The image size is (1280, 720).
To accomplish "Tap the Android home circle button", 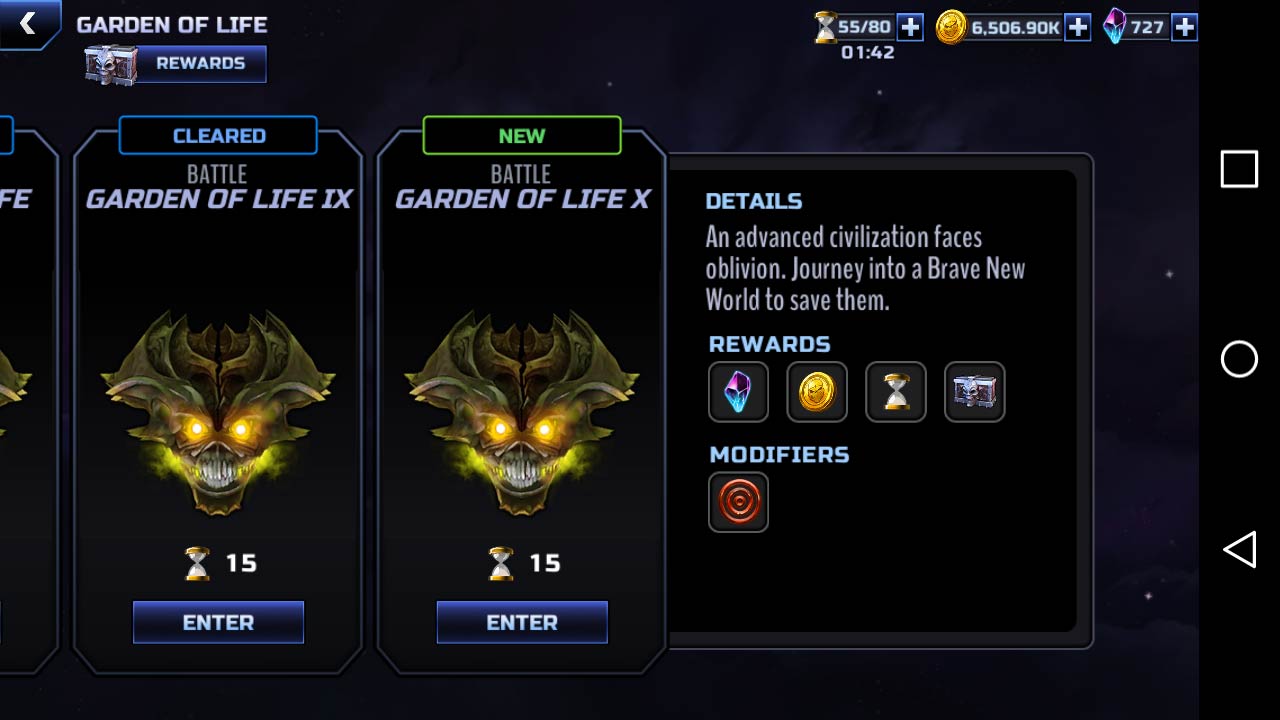I will point(1239,359).
